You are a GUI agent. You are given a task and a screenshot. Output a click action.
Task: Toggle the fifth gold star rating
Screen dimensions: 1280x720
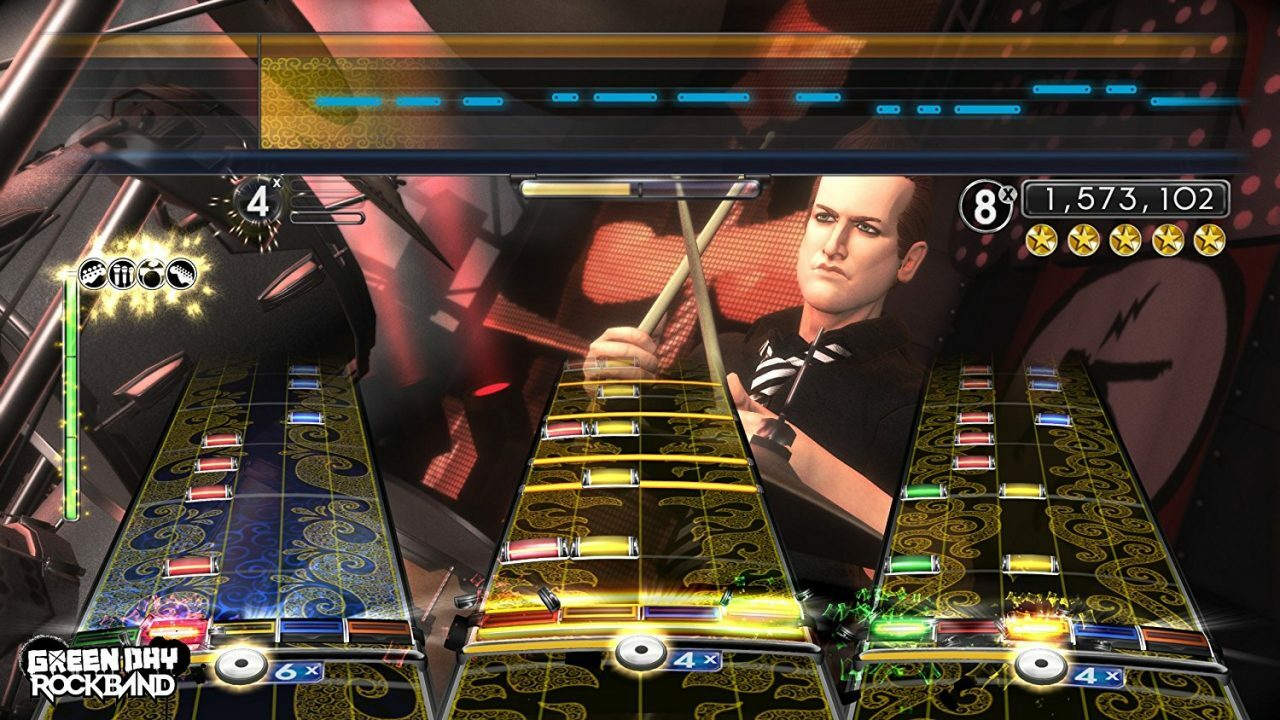point(1209,238)
